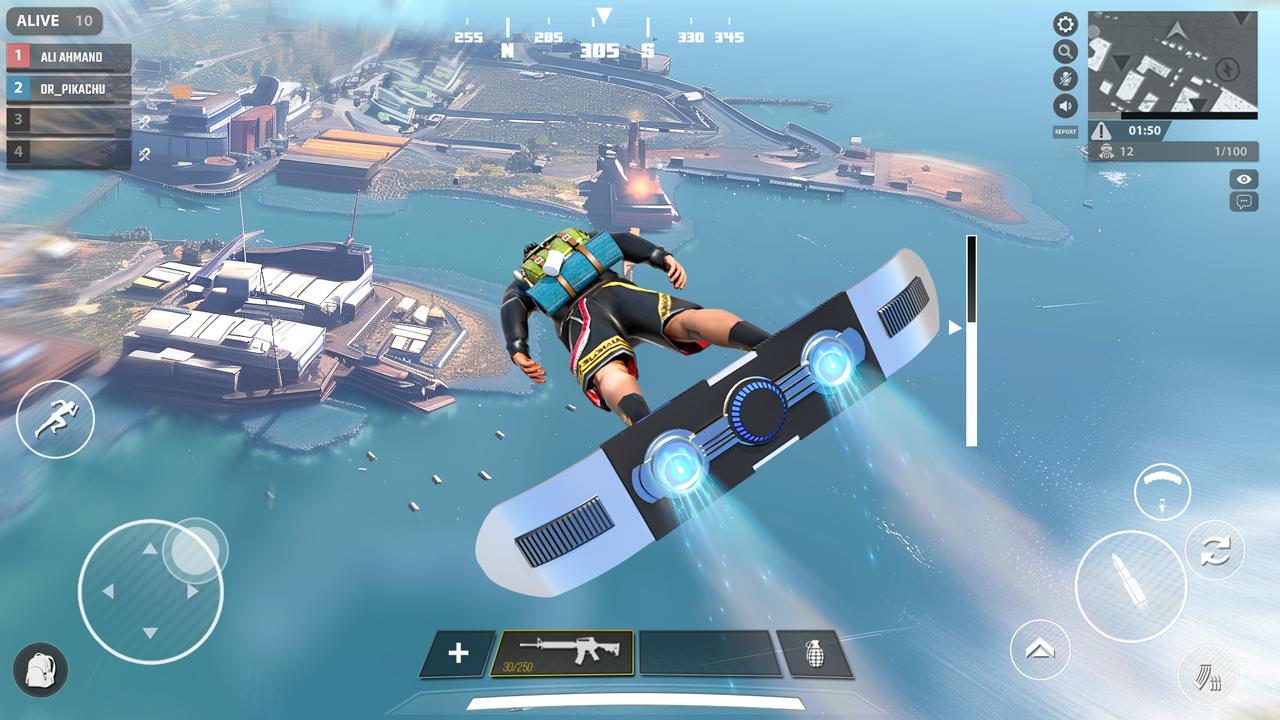Tap the upward chevron jump button
Image resolution: width=1280 pixels, height=720 pixels.
pyautogui.click(x=1040, y=650)
